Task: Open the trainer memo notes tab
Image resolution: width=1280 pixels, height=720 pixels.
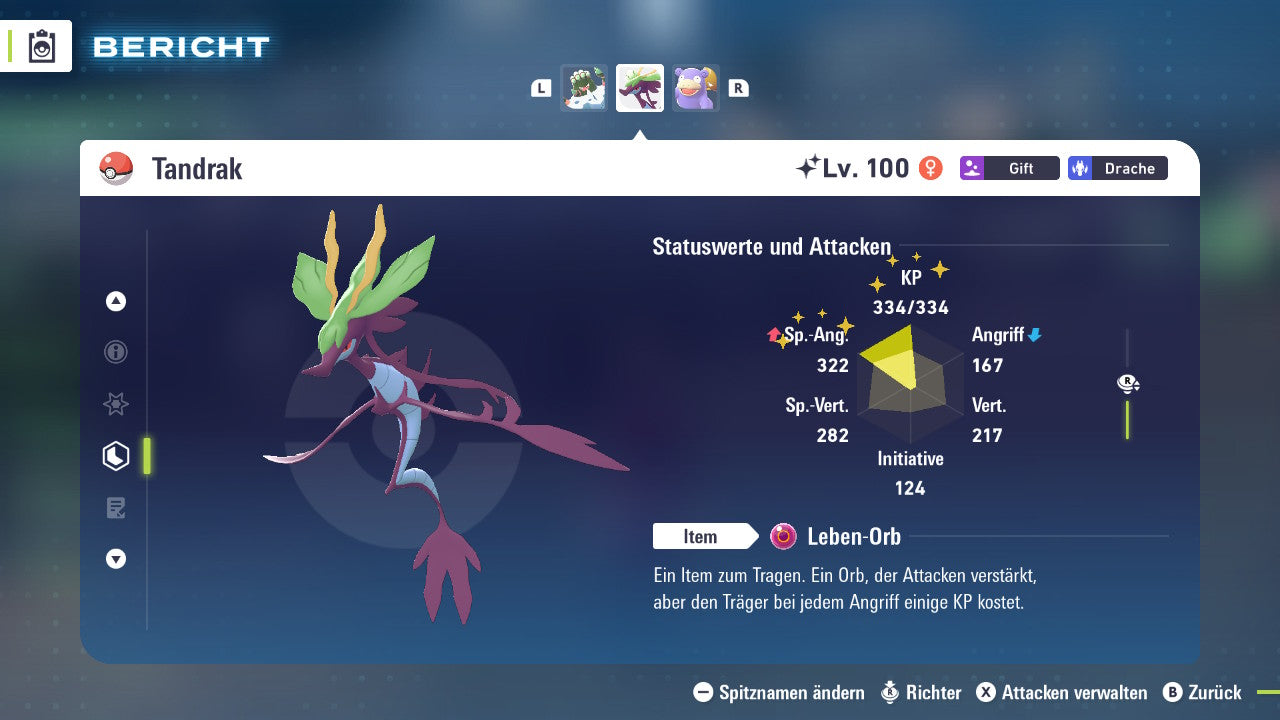Action: click(116, 508)
